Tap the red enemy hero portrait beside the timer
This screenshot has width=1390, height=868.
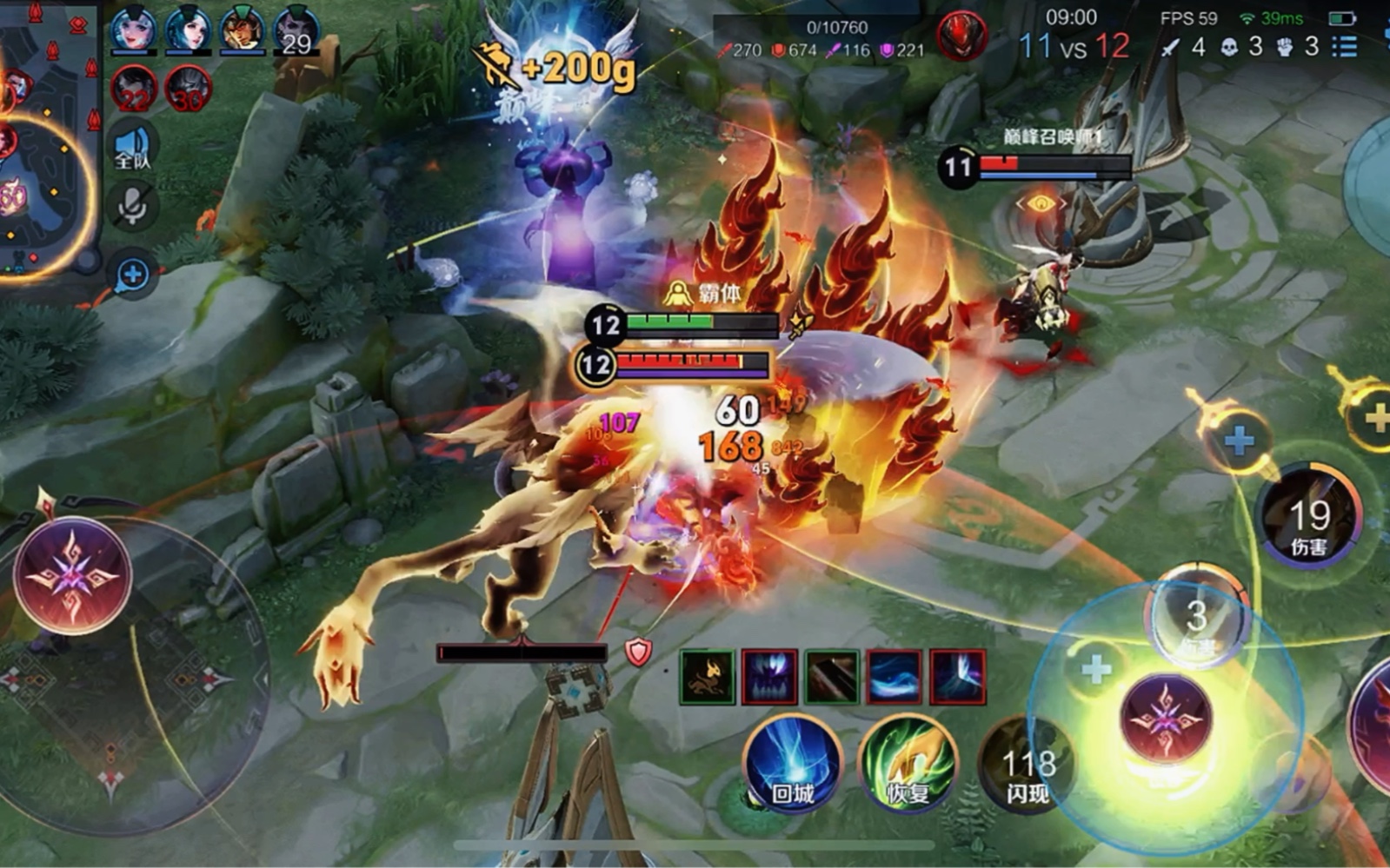click(961, 36)
